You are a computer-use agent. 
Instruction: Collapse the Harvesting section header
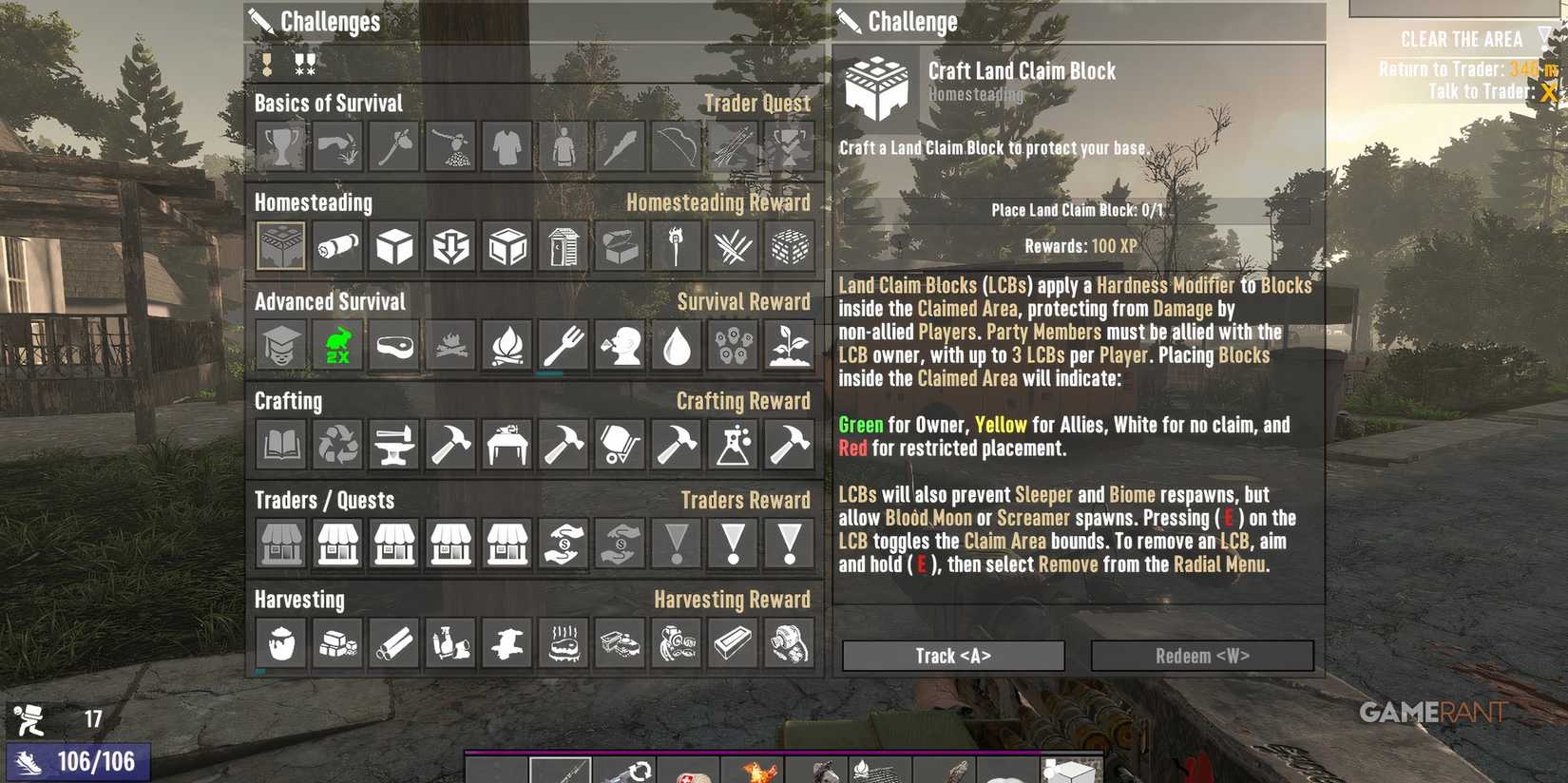pyautogui.click(x=299, y=600)
